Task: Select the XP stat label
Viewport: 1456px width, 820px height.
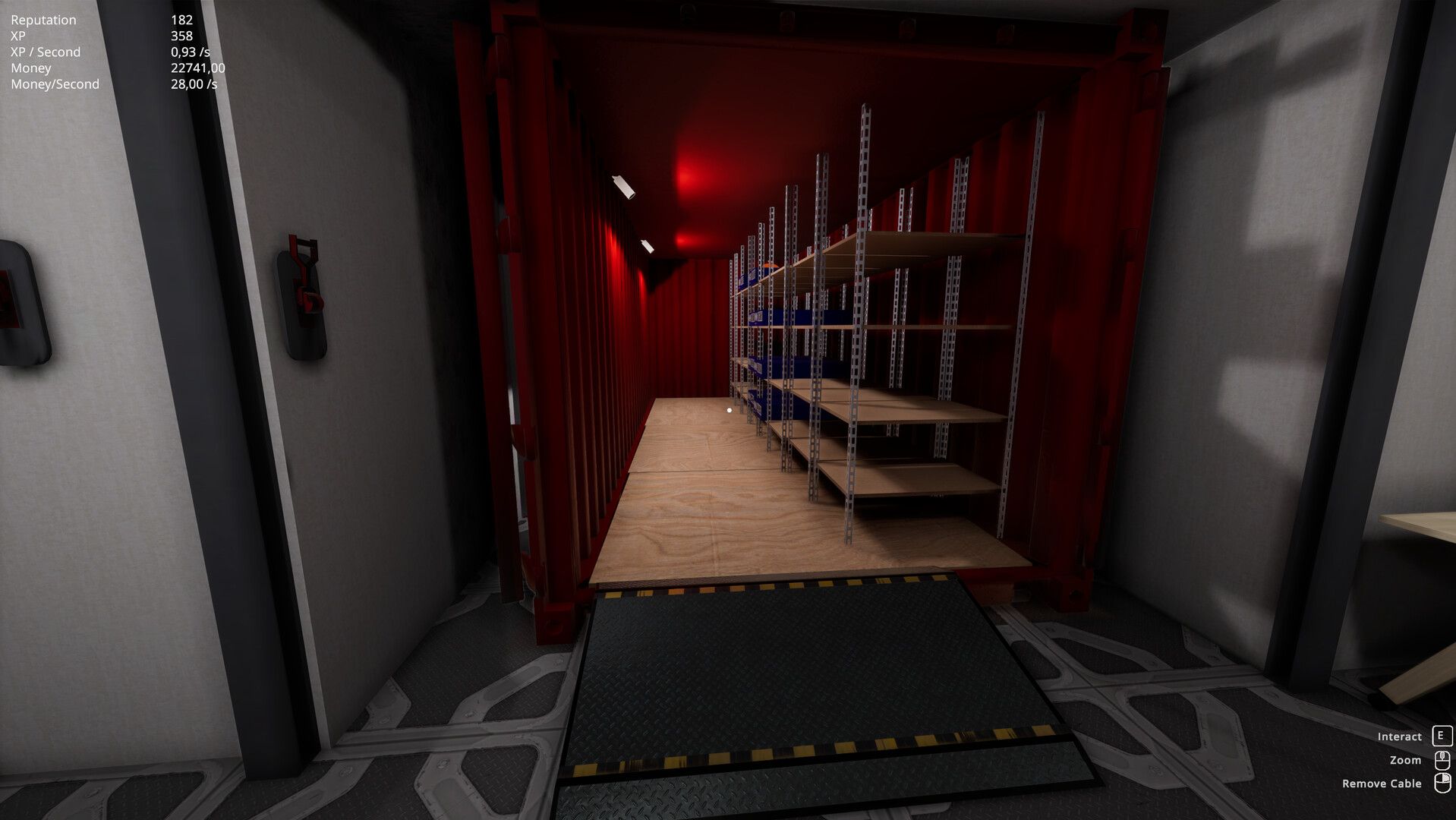Action: (x=17, y=36)
